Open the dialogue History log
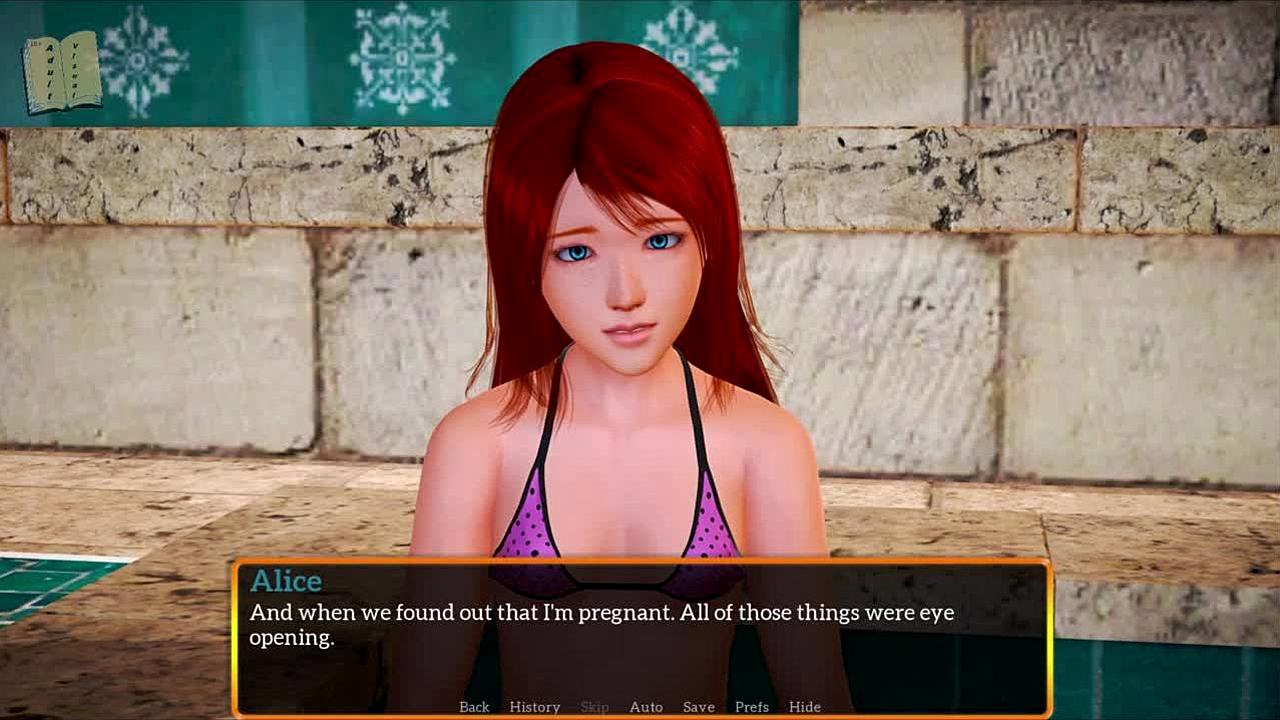Screen dimensions: 1280x720 click(x=535, y=707)
